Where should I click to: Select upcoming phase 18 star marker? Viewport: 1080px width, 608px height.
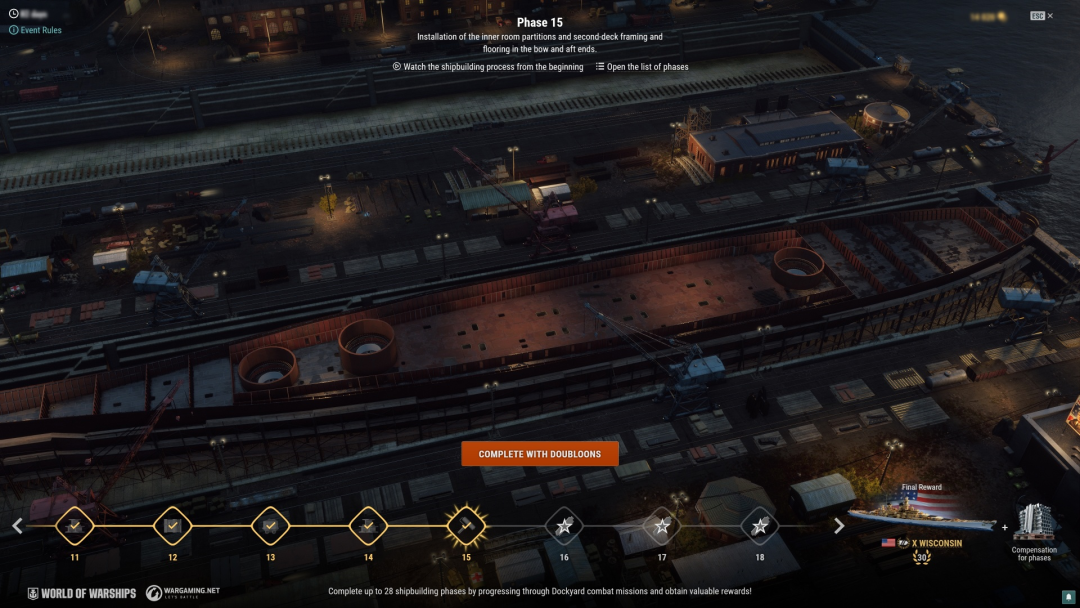tap(760, 525)
